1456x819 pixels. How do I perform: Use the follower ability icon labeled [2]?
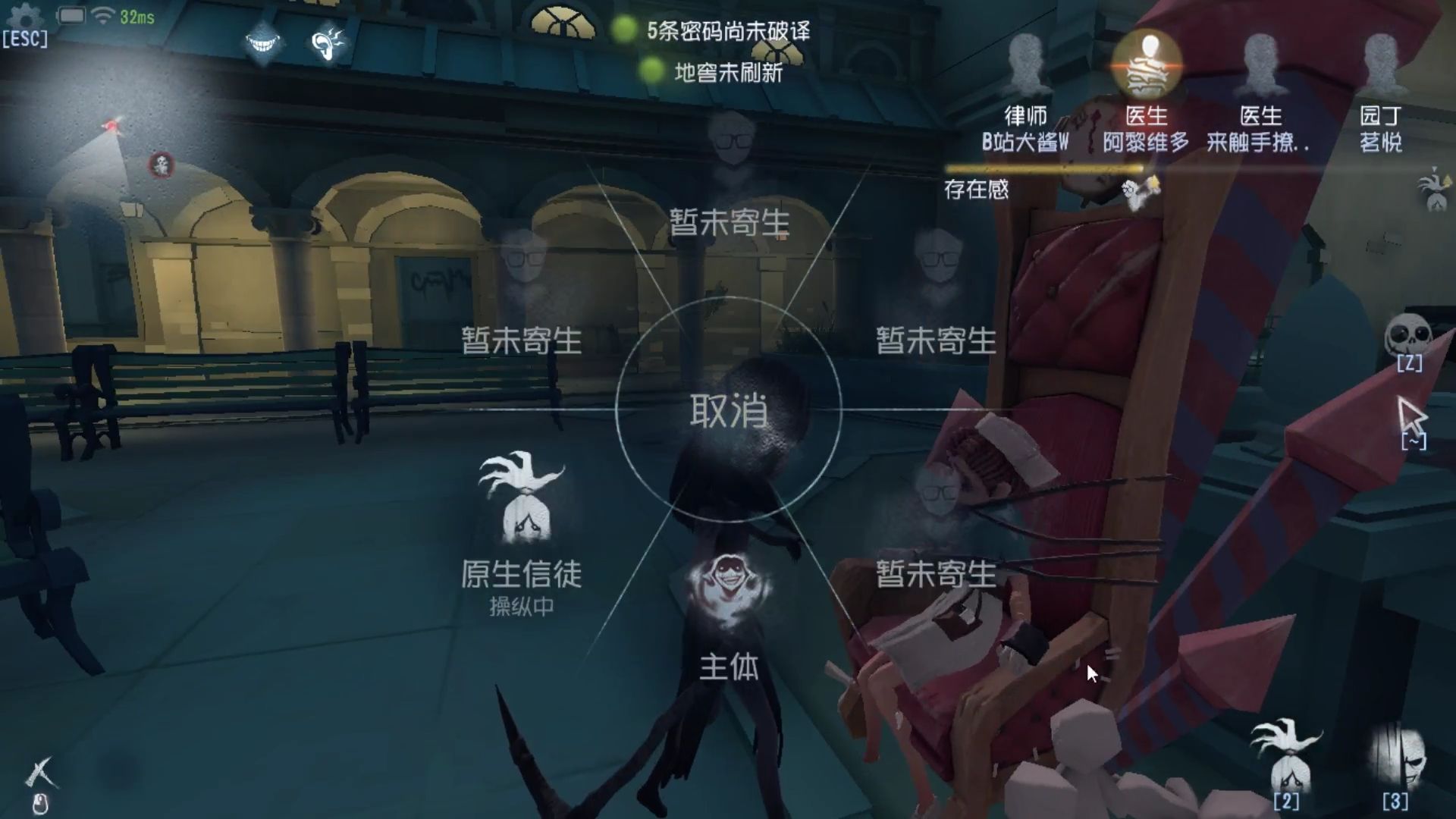click(x=1289, y=758)
